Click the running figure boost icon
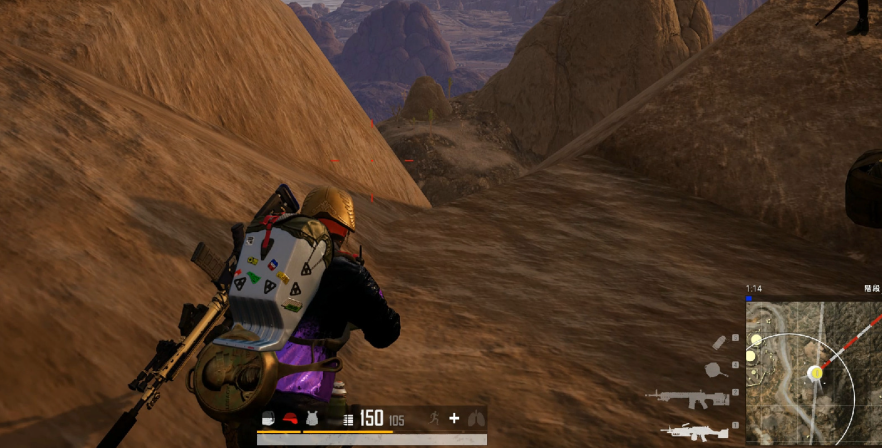Viewport: 882px width, 448px height. click(435, 419)
